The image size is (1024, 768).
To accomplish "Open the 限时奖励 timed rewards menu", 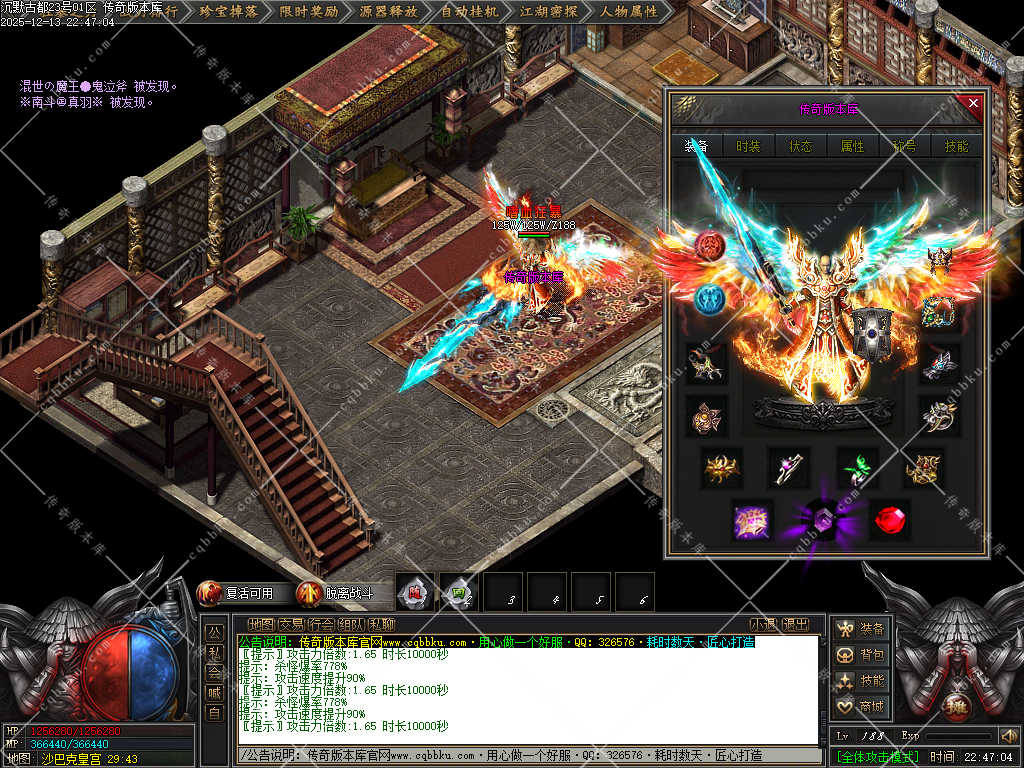I will tap(310, 12).
